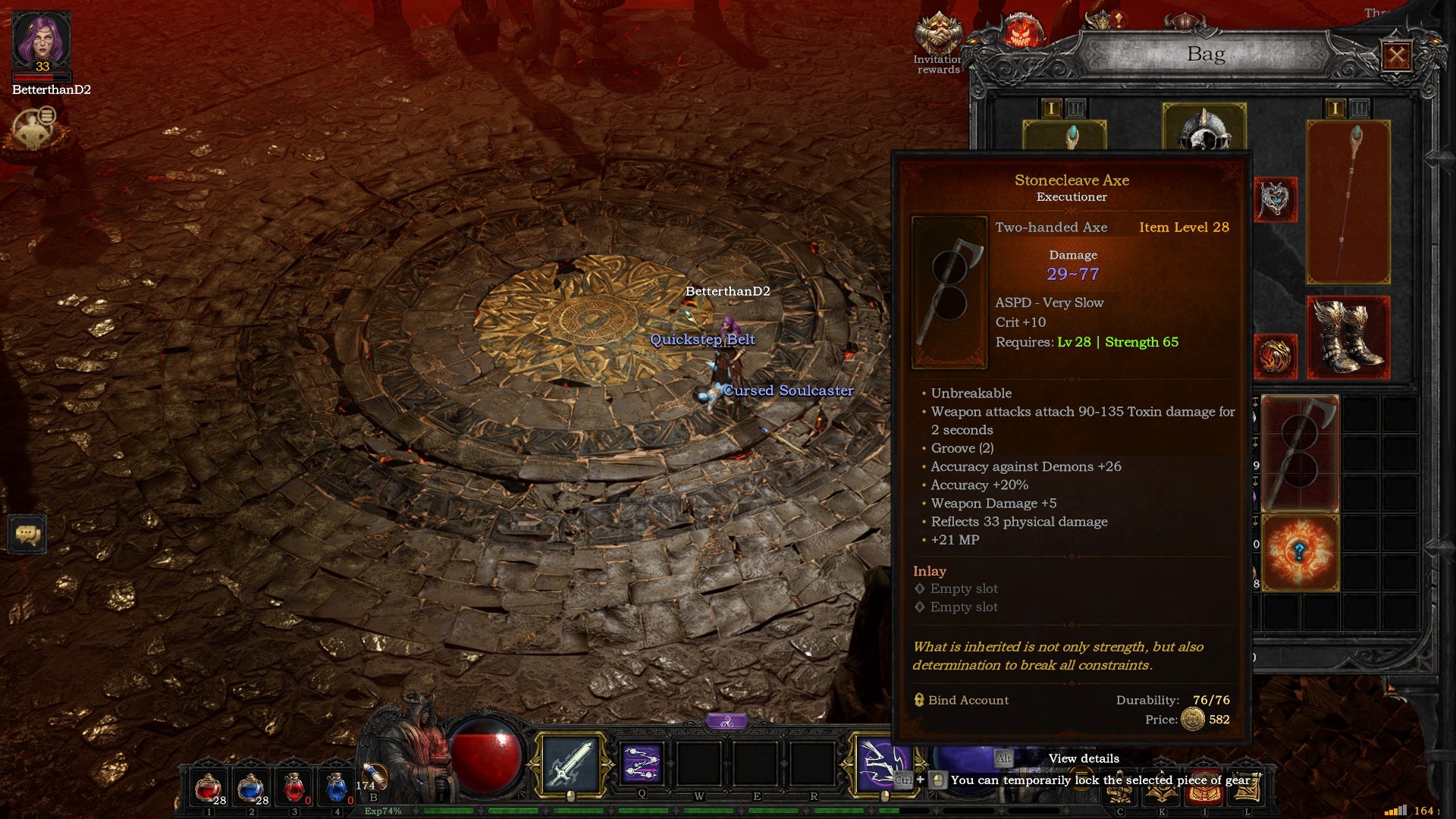Select the equipped silver amulet slot
Screen dimensions: 1456x819
pyautogui.click(x=1276, y=199)
